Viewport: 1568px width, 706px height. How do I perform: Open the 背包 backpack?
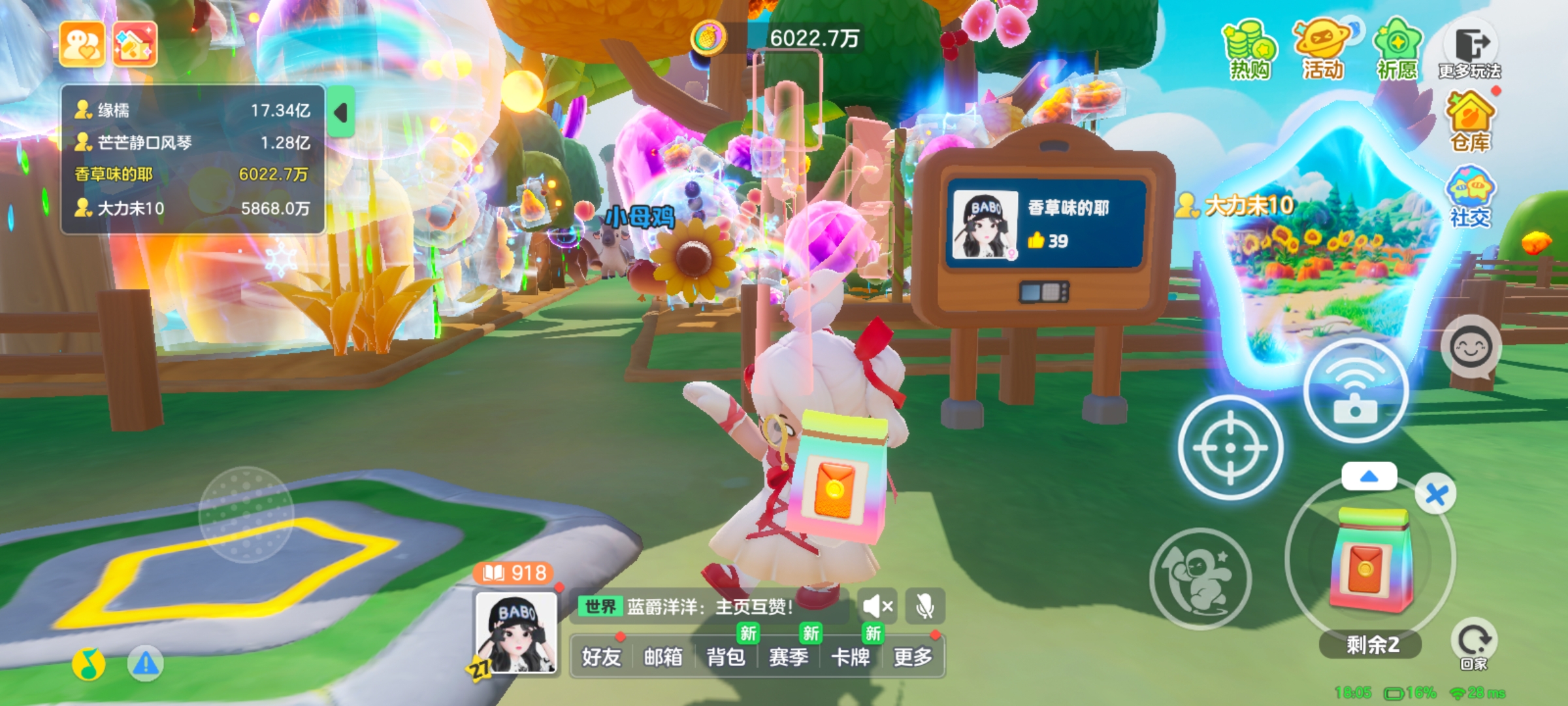(726, 656)
